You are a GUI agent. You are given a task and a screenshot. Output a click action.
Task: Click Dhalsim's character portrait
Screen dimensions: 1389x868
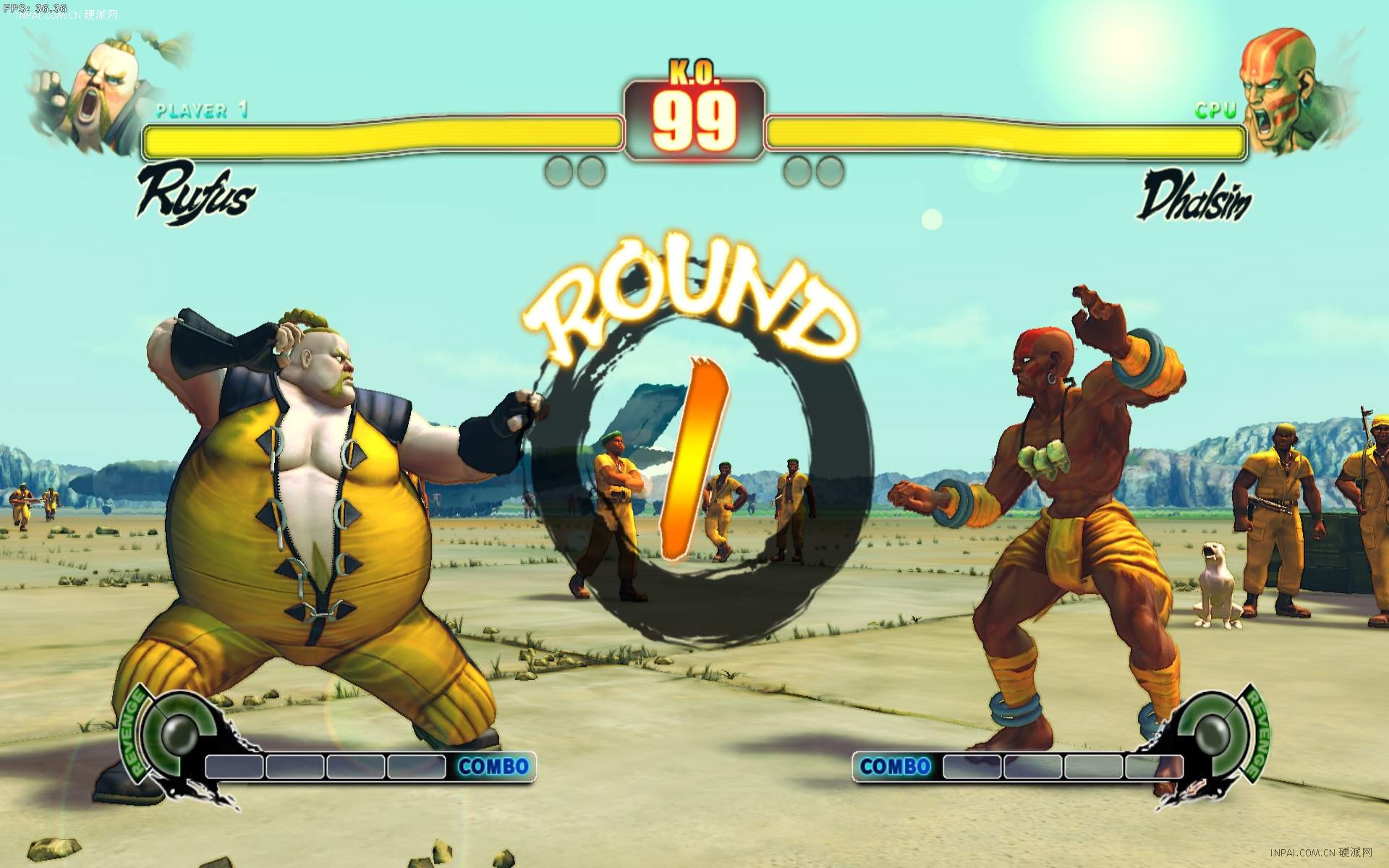point(1286,90)
